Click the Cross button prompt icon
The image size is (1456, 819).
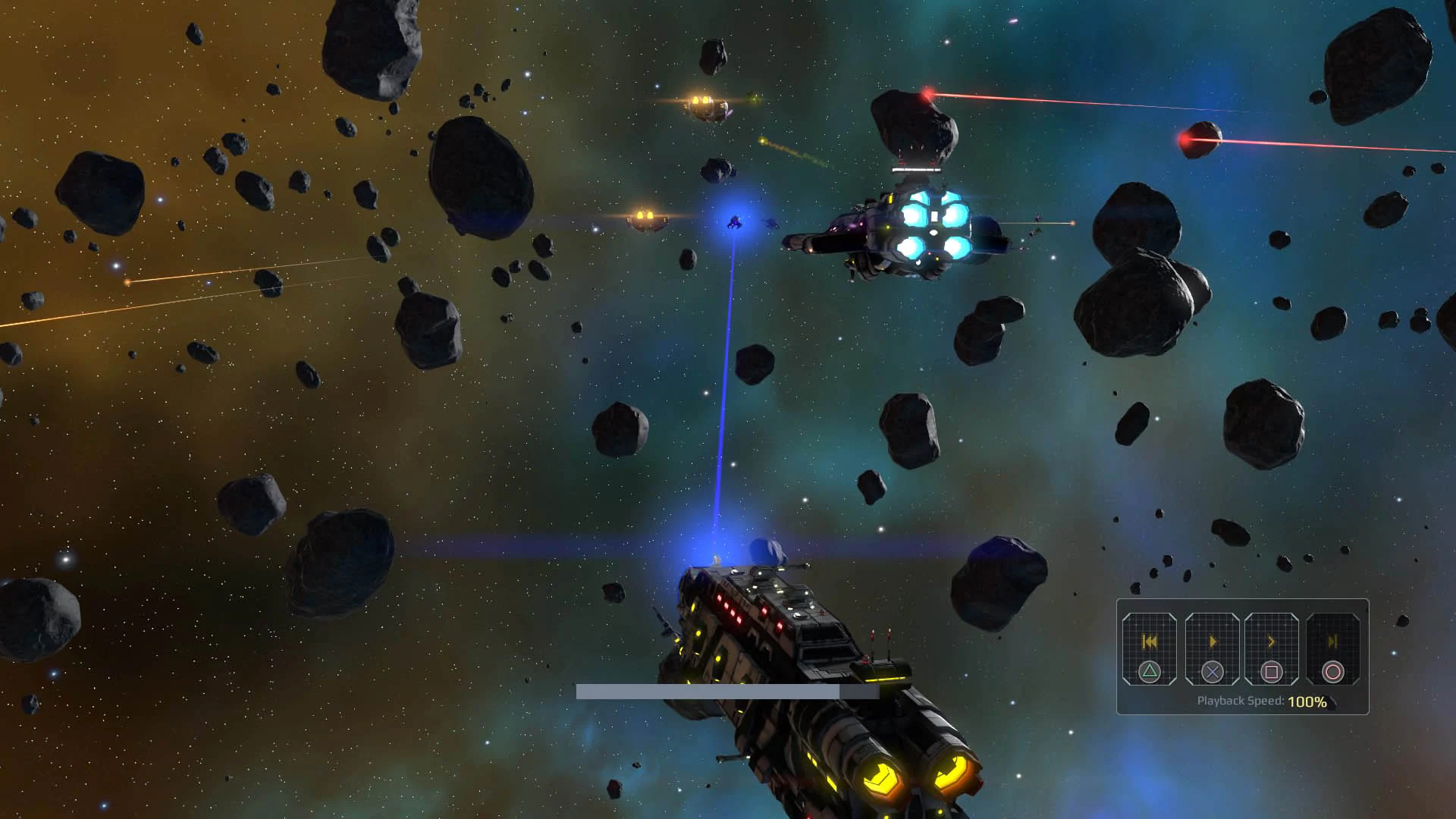pos(1213,672)
